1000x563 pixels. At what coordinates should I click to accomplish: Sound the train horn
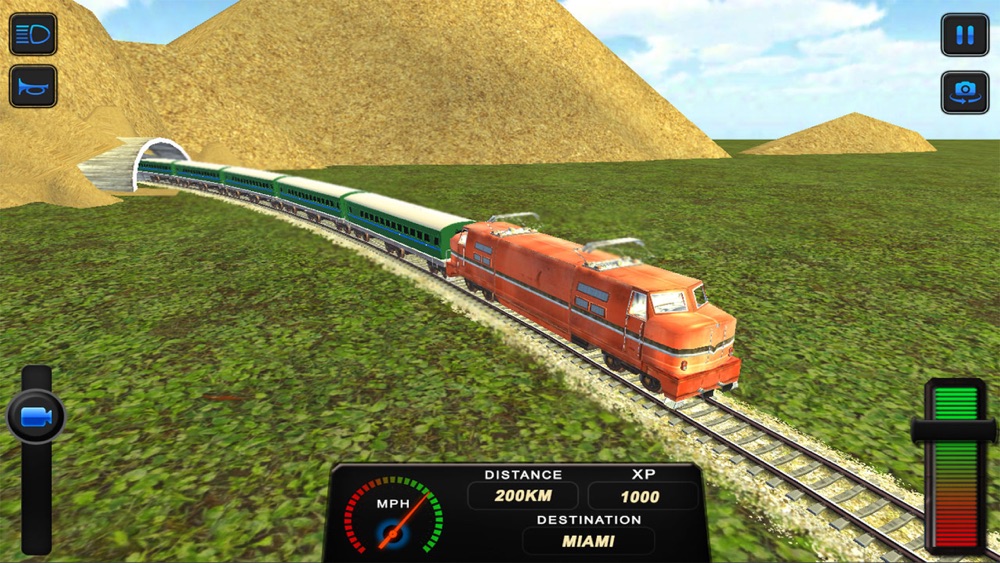[x=33, y=86]
